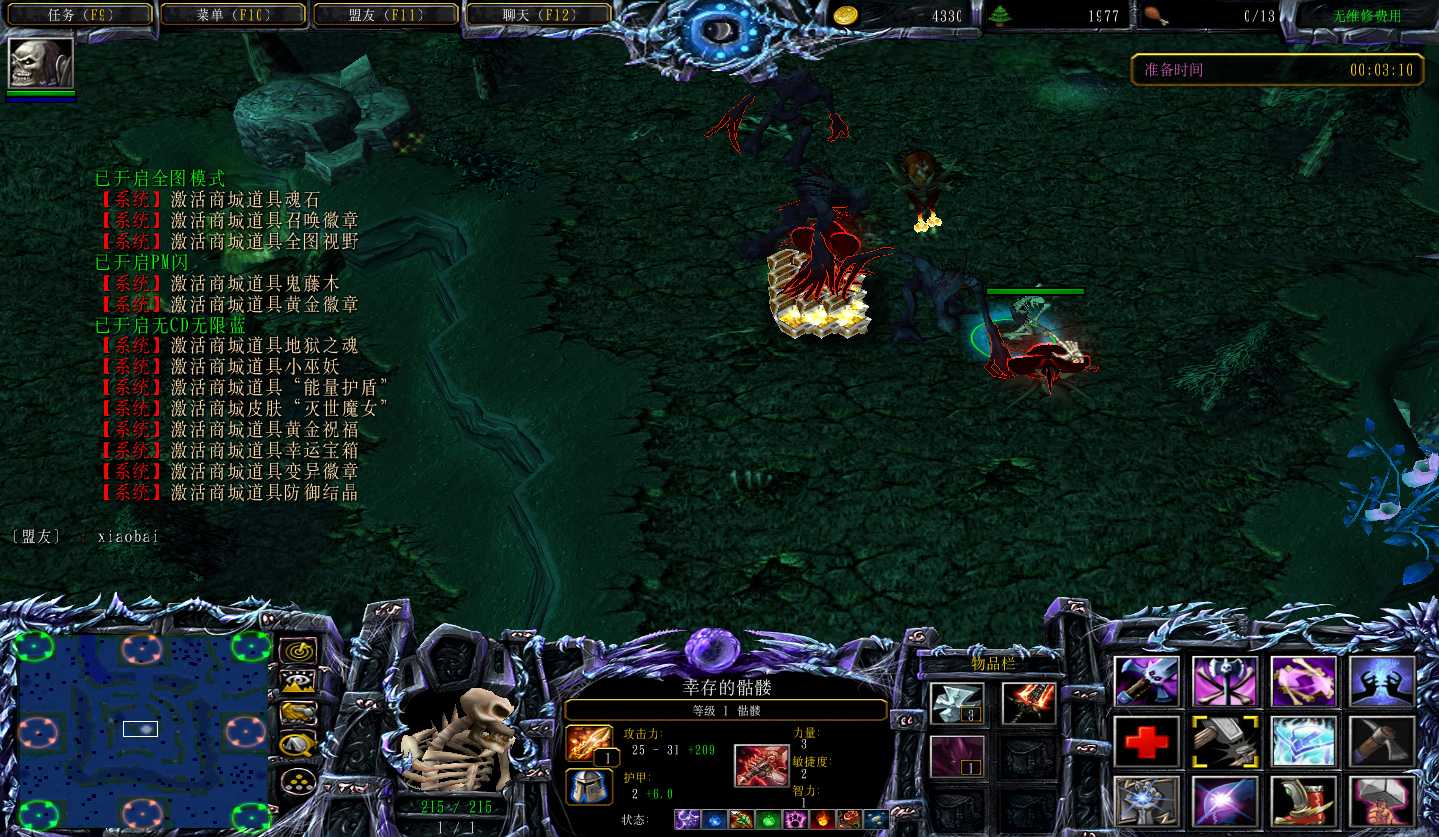Open the 菜单 (F10) game menu

pos(233,15)
